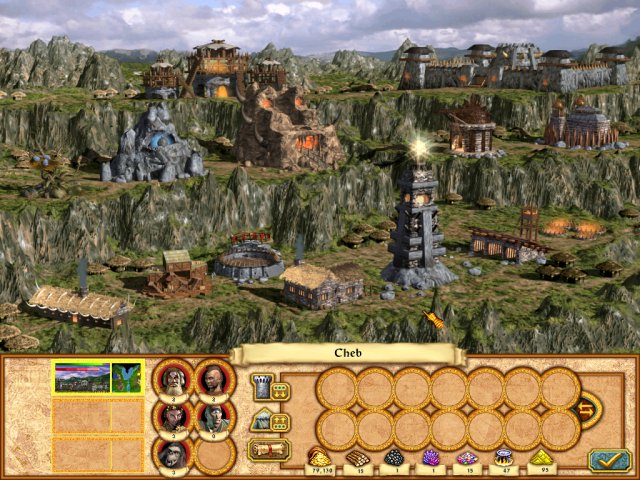Image resolution: width=640 pixels, height=480 pixels.
Task: Open the scroll button in the panel
Action: [267, 450]
